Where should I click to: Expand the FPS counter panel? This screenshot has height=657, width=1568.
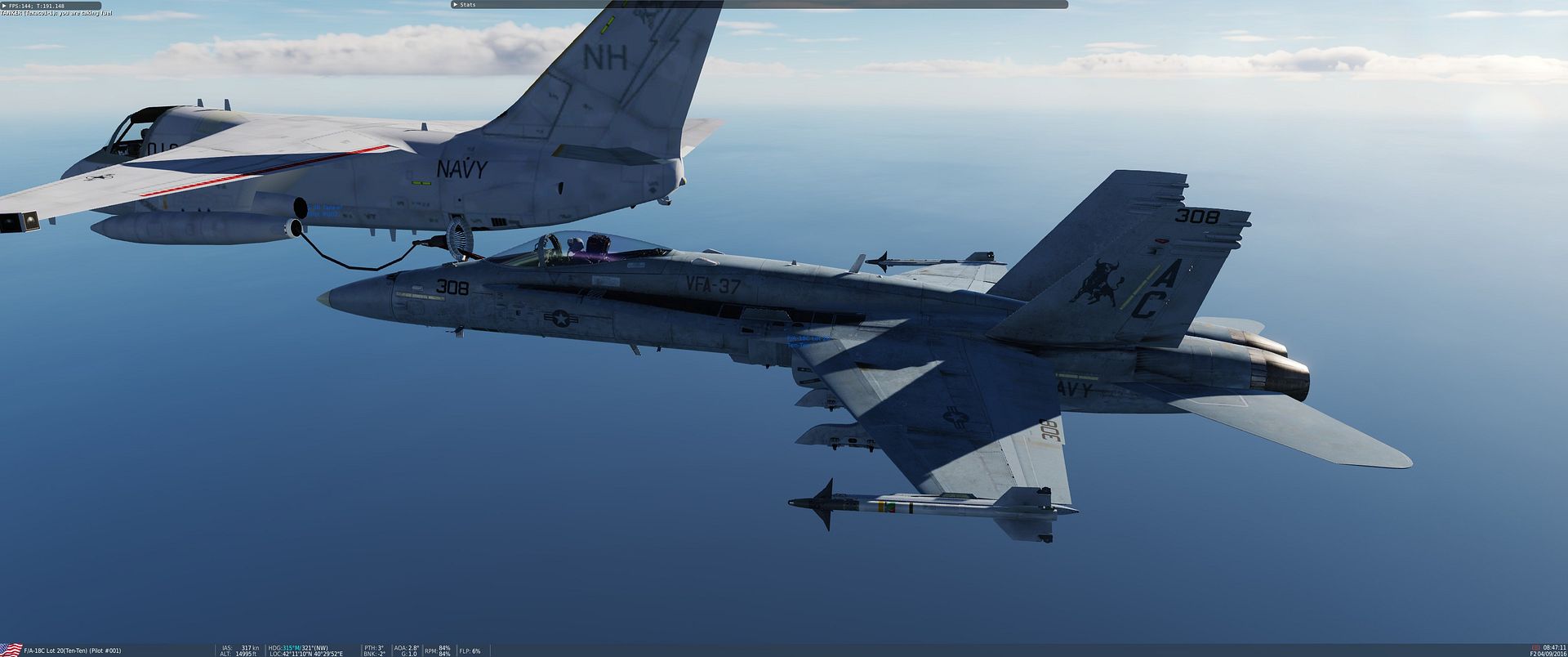(x=4, y=6)
